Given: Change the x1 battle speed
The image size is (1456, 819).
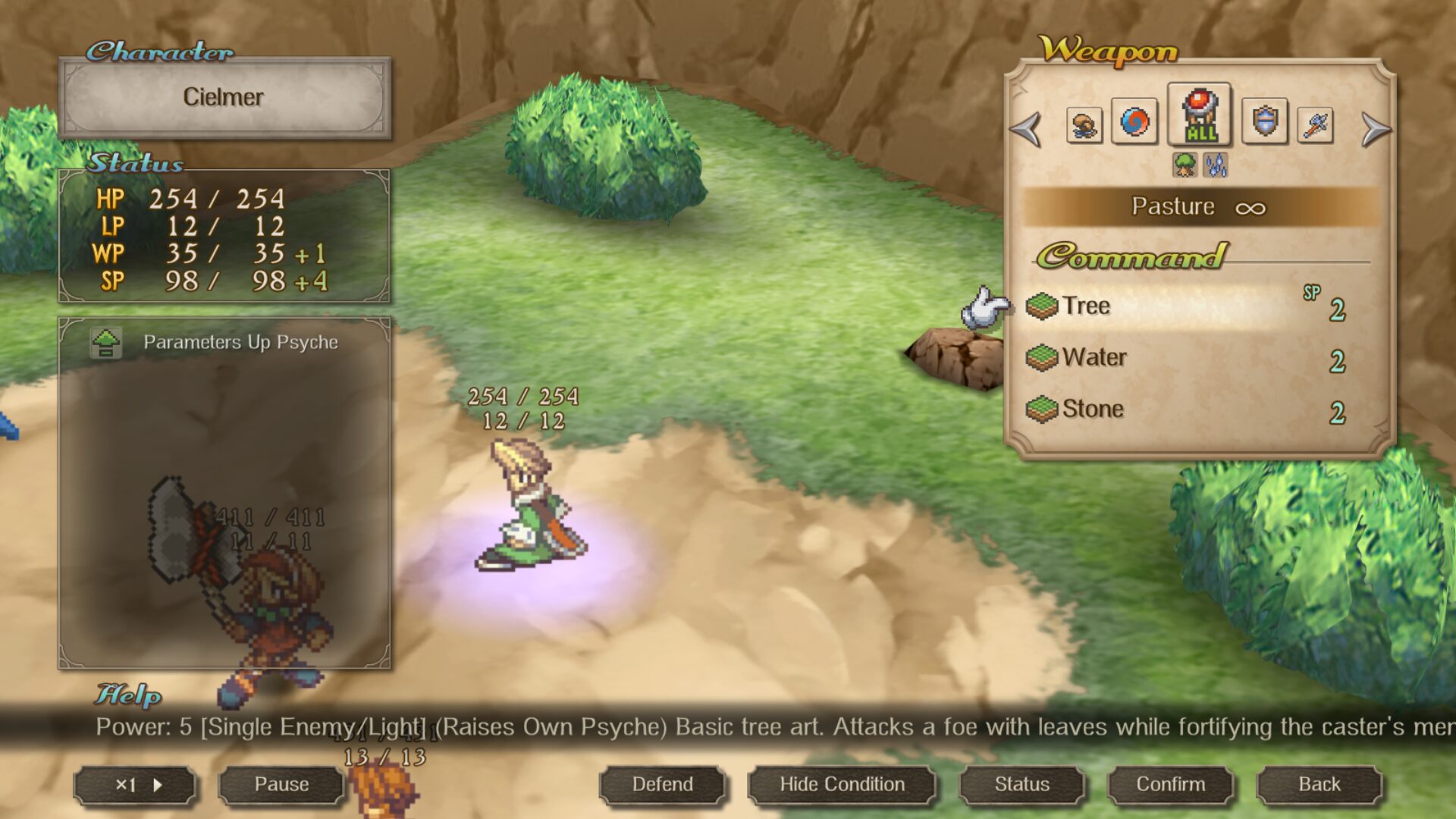Looking at the screenshot, I should pyautogui.click(x=136, y=785).
